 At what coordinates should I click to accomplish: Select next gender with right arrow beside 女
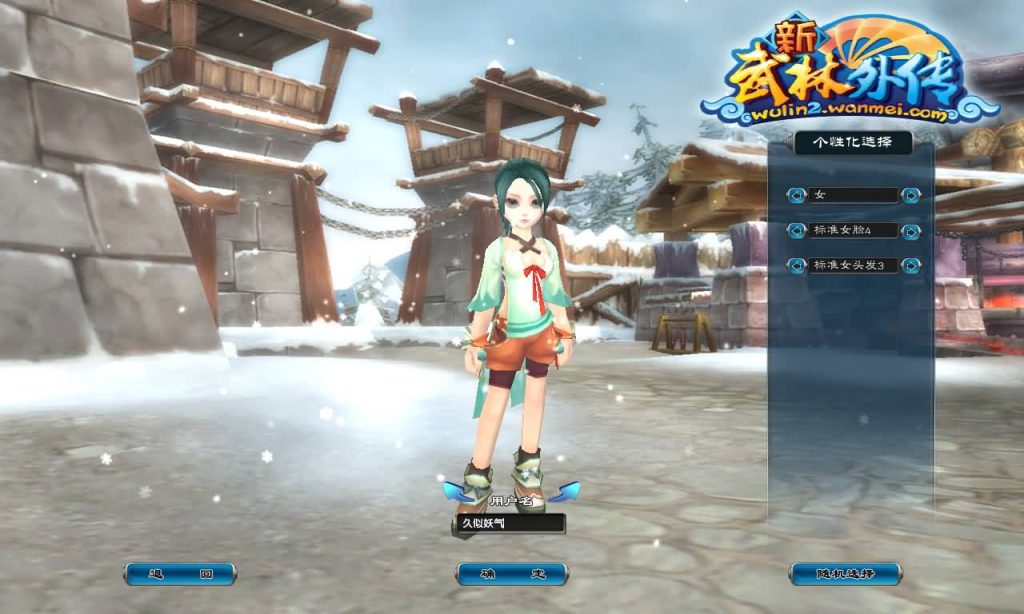coord(910,196)
